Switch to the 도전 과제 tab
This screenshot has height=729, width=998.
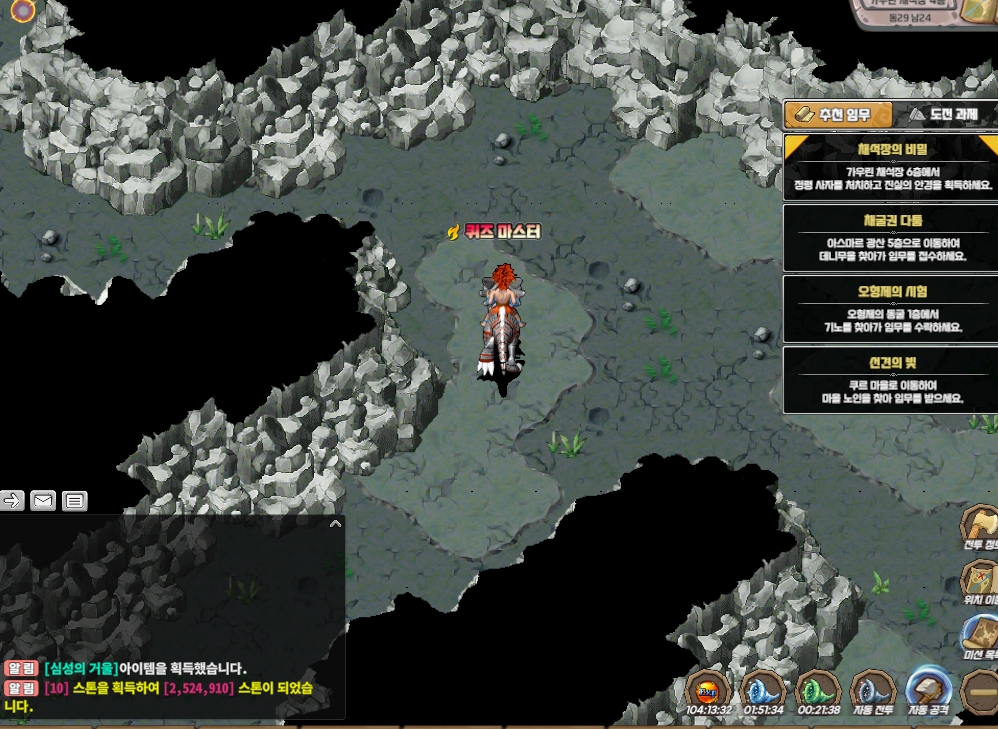942,115
